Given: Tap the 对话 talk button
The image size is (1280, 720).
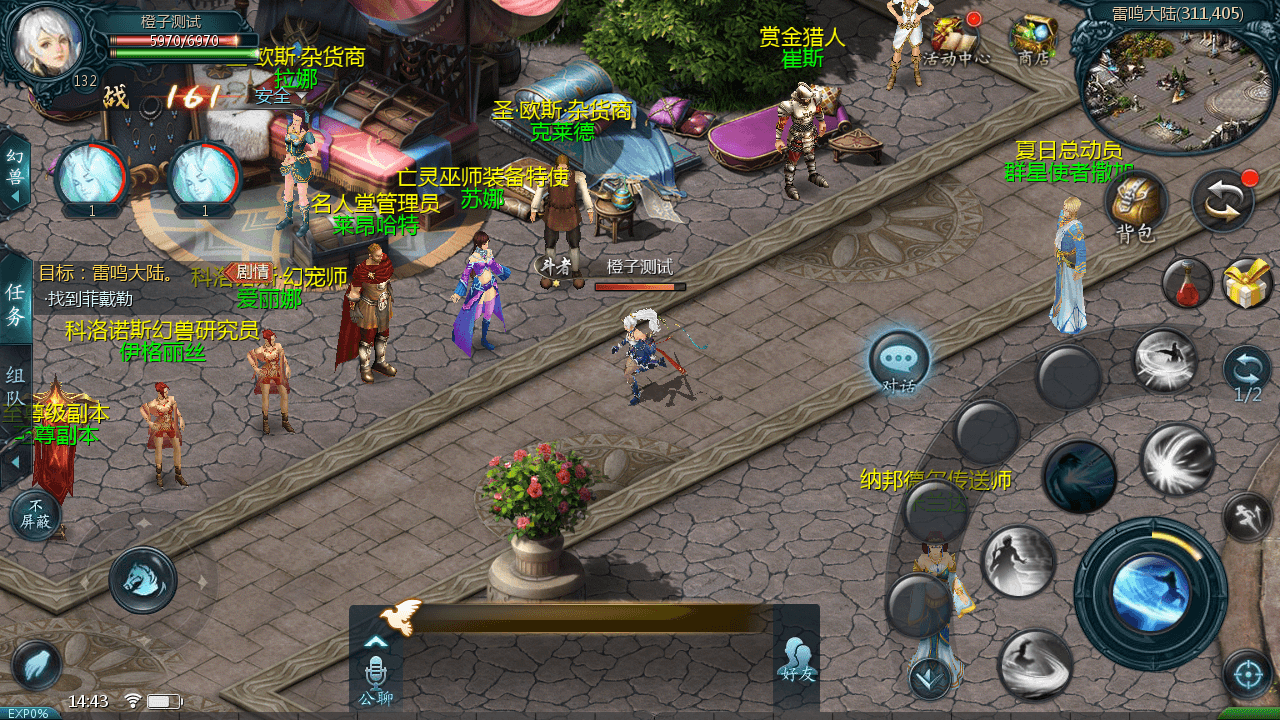Looking at the screenshot, I should pos(899,362).
